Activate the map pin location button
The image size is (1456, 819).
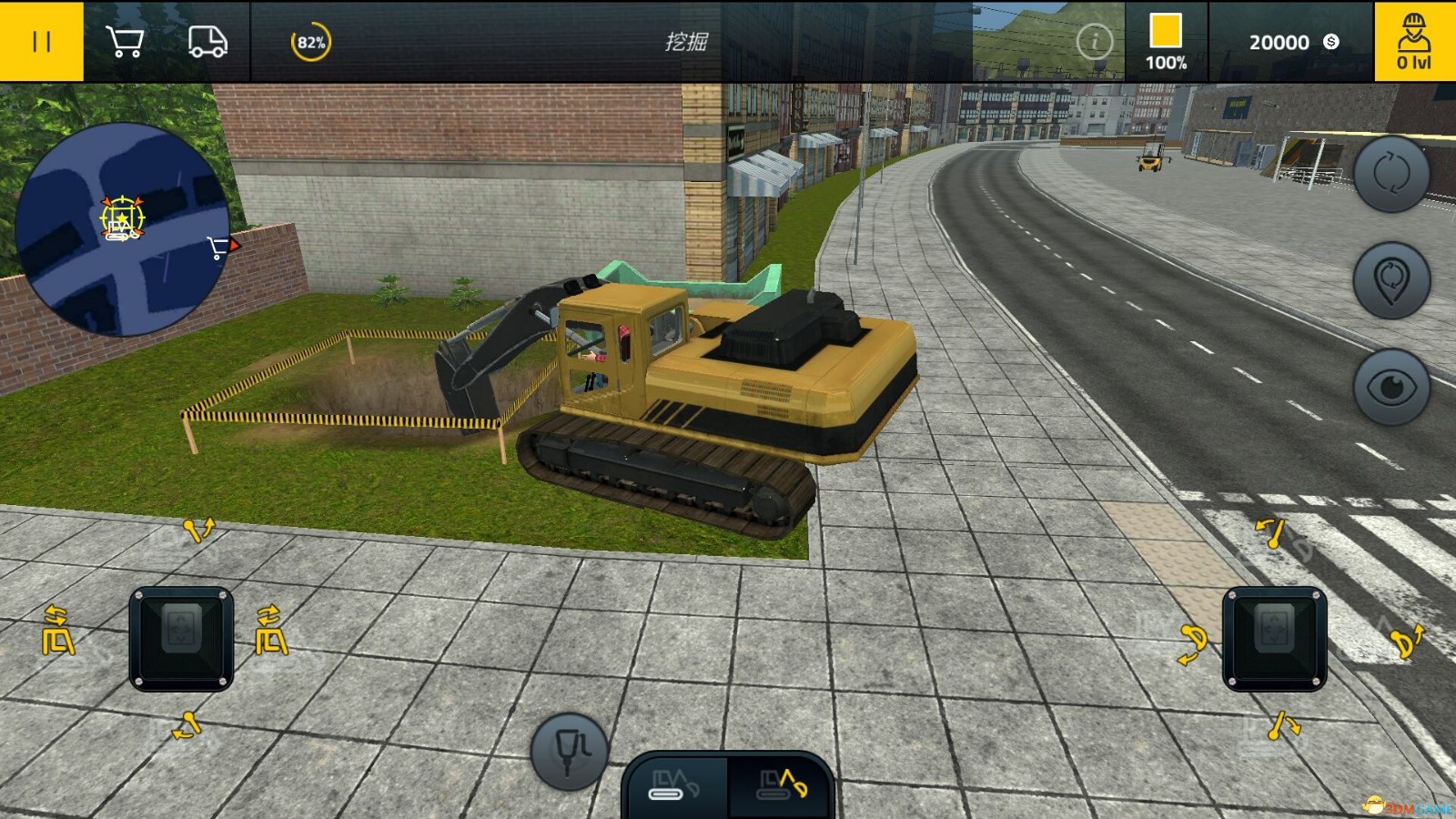click(1391, 280)
